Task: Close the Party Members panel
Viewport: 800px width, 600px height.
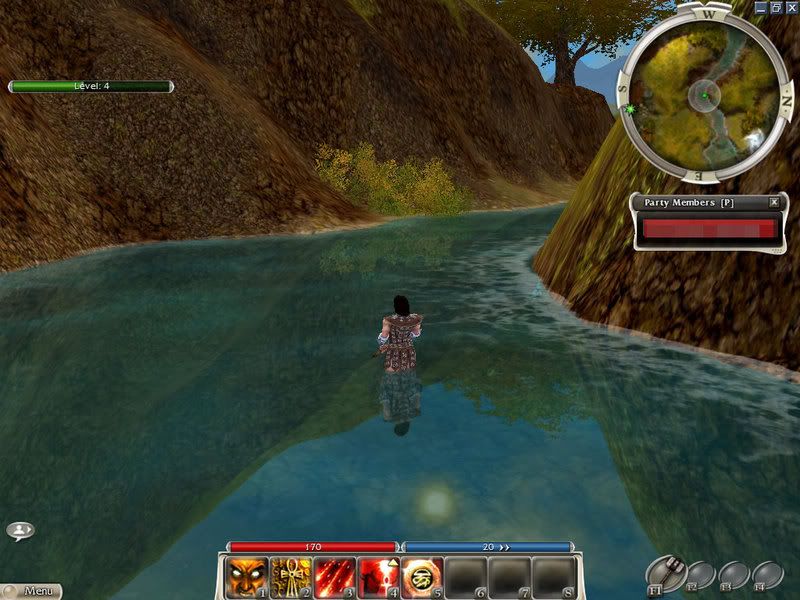Action: tap(774, 202)
